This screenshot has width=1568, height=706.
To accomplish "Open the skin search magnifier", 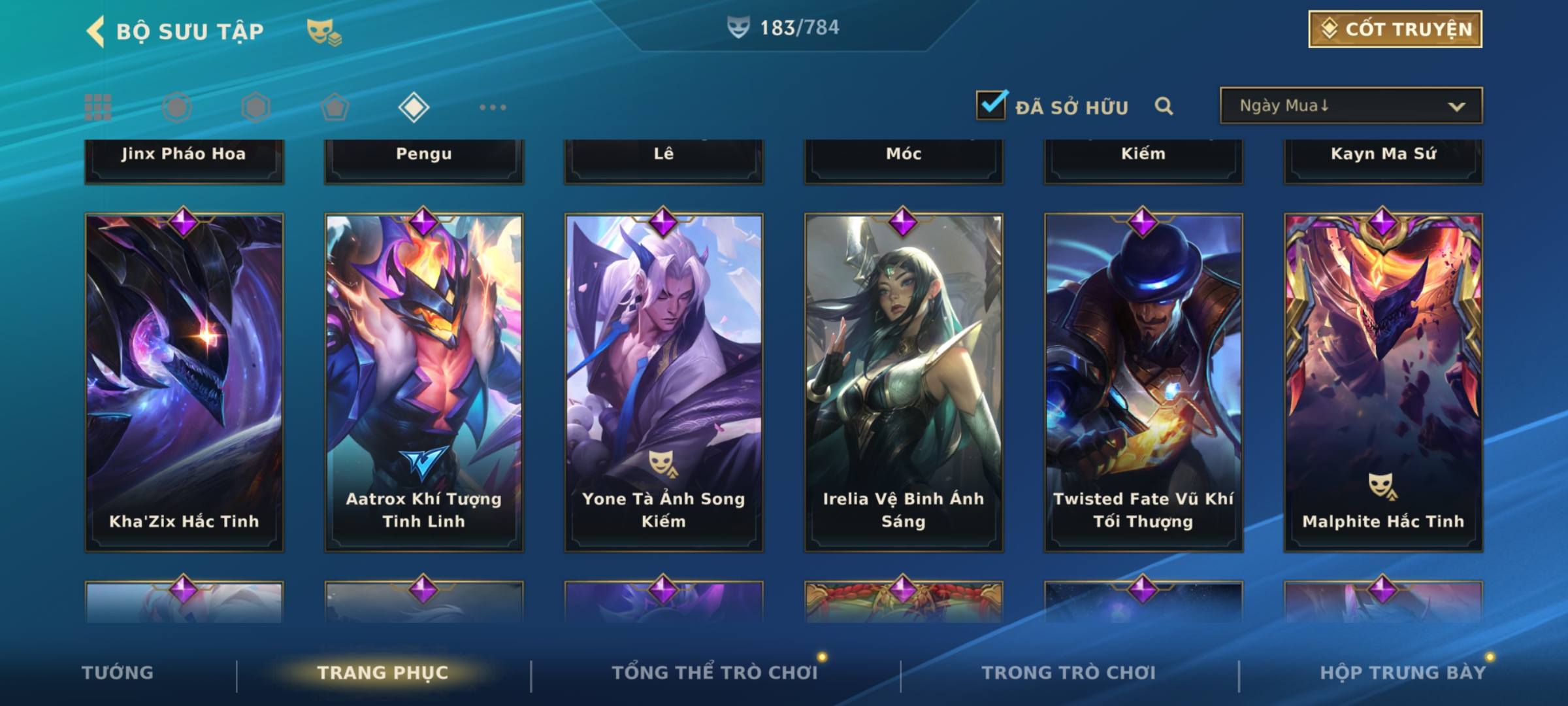I will click(1164, 106).
